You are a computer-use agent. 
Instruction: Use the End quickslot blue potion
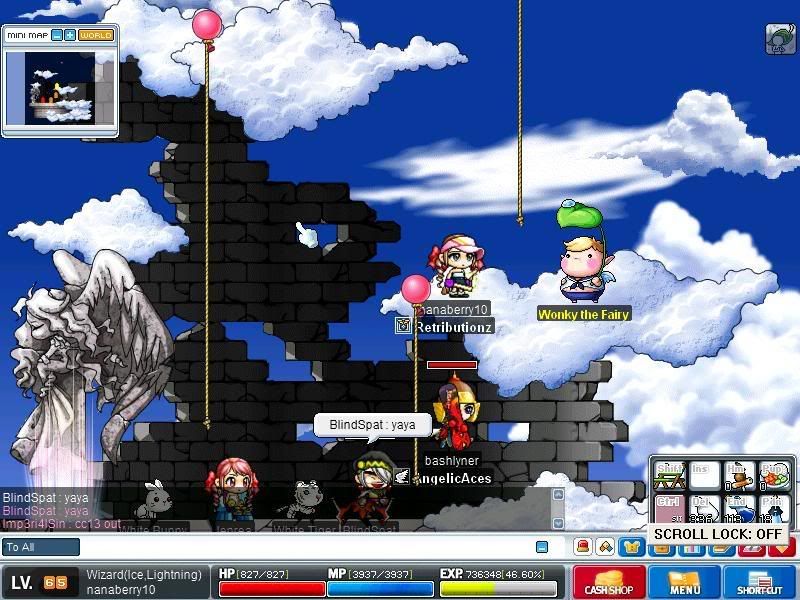tap(738, 508)
